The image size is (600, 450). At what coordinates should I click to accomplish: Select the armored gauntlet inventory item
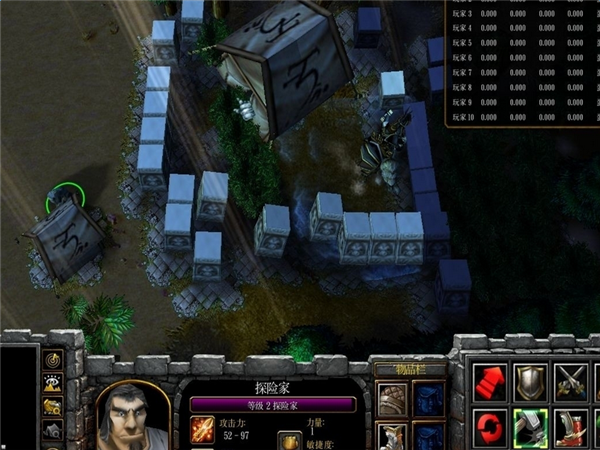pyautogui.click(x=391, y=437)
